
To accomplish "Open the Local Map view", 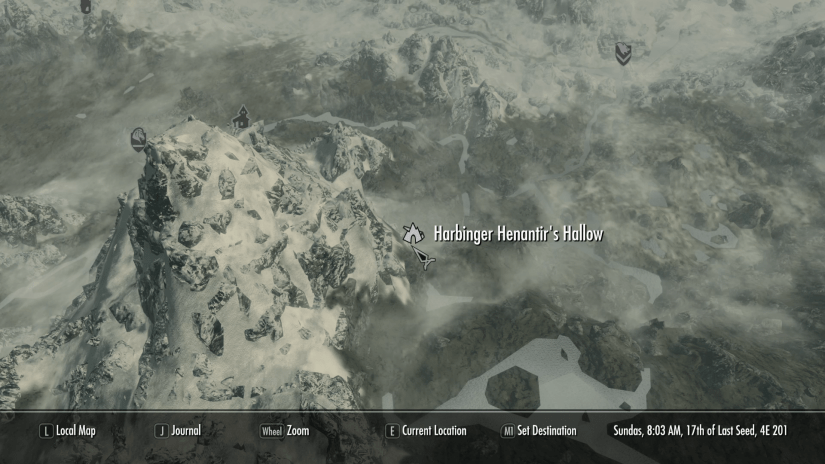I will (76, 431).
